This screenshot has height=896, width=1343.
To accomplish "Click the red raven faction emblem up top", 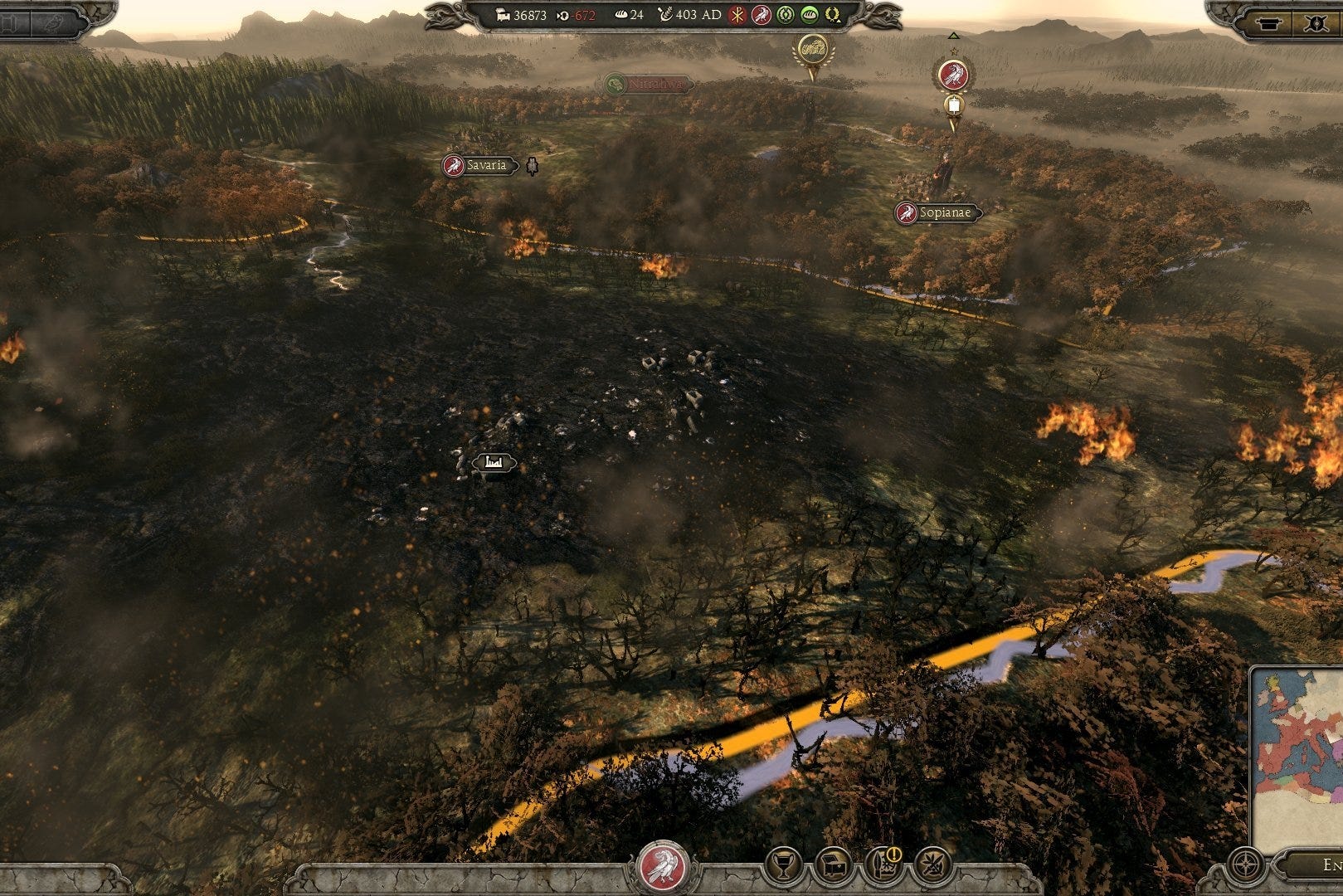I will (x=759, y=15).
